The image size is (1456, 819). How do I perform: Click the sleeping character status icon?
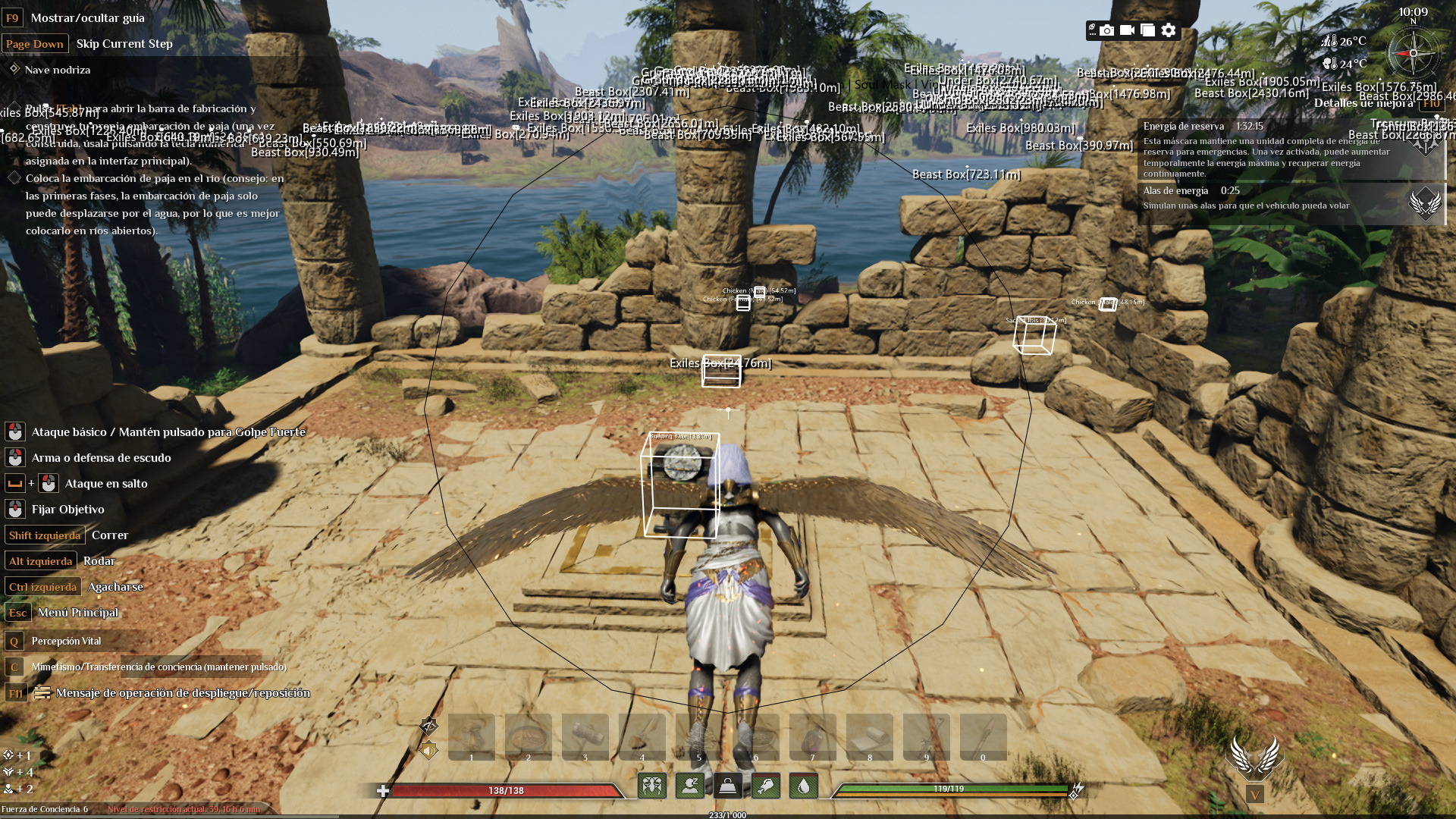click(690, 786)
